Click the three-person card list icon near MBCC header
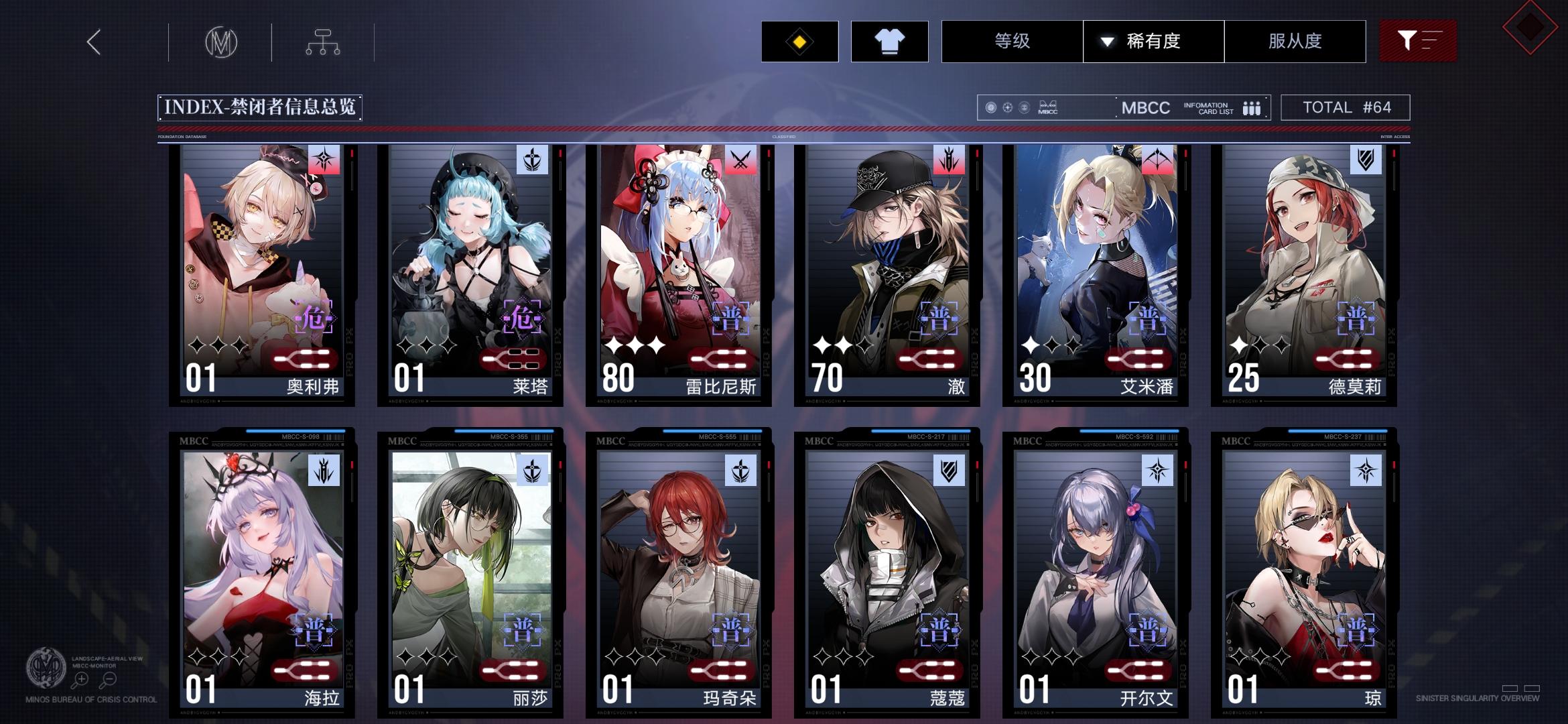Screen dimensions: 1568x724 pos(1252,107)
